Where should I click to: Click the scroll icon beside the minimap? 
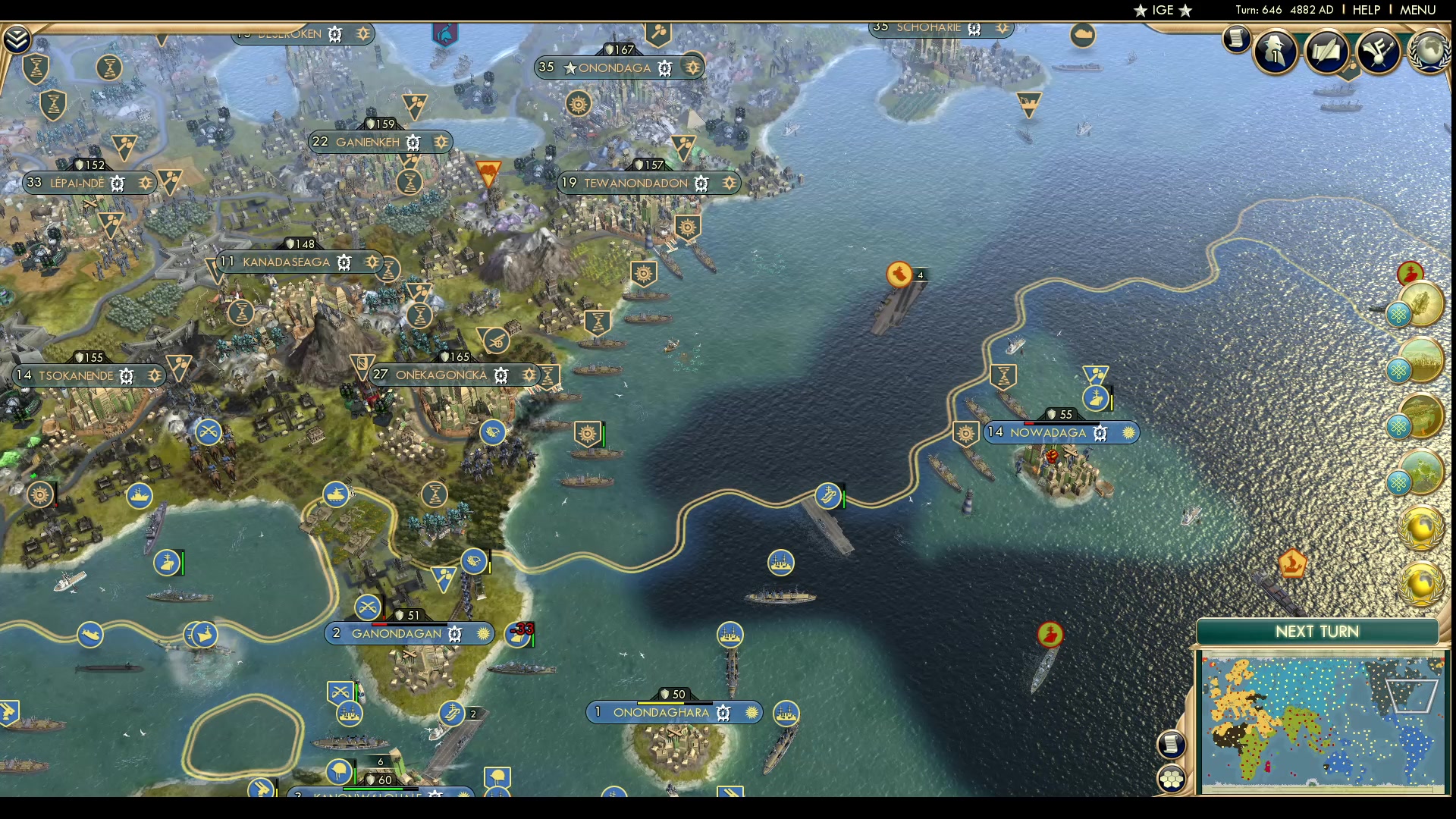point(1172,745)
